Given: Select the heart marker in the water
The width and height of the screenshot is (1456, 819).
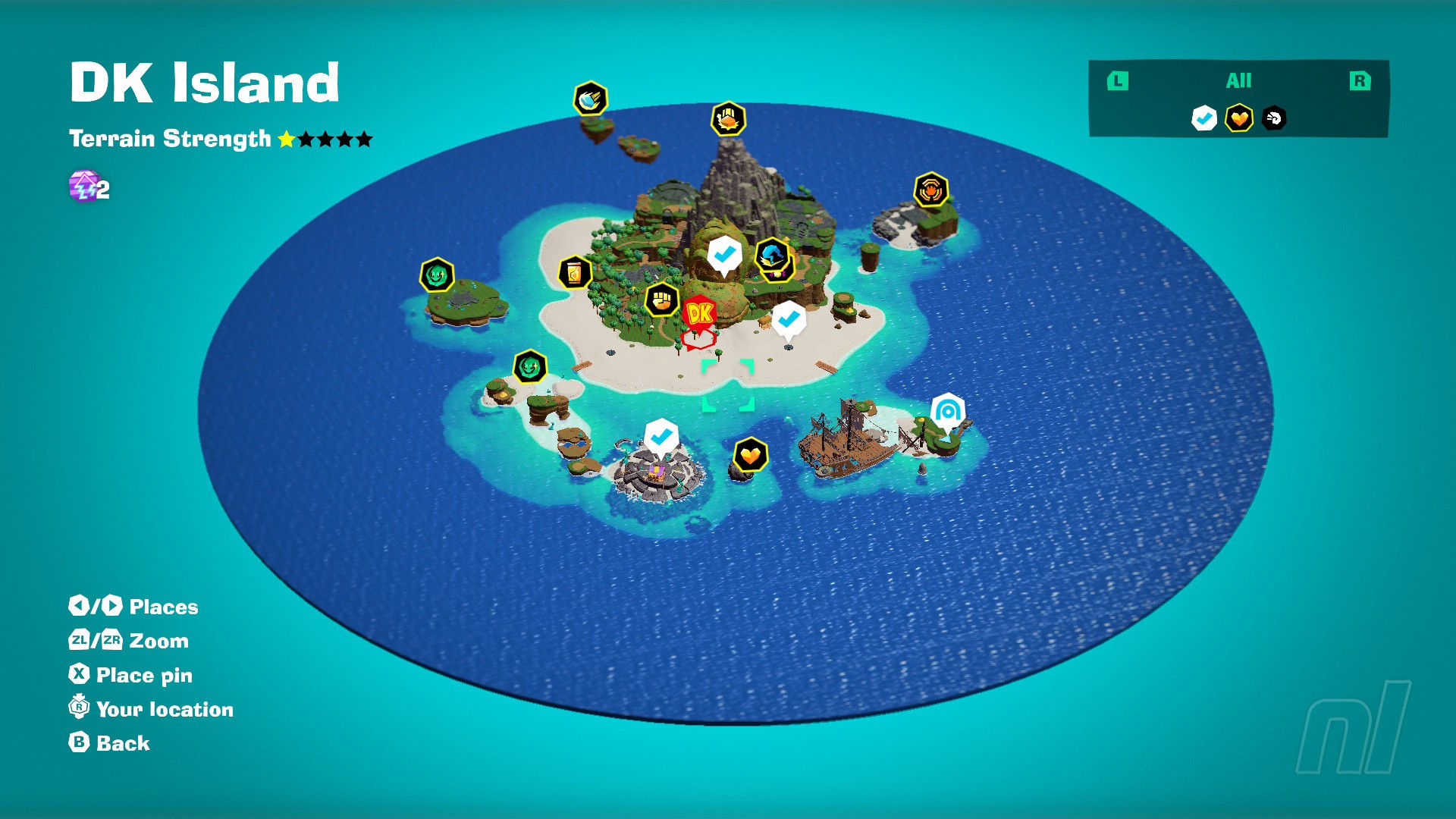Looking at the screenshot, I should tap(751, 455).
